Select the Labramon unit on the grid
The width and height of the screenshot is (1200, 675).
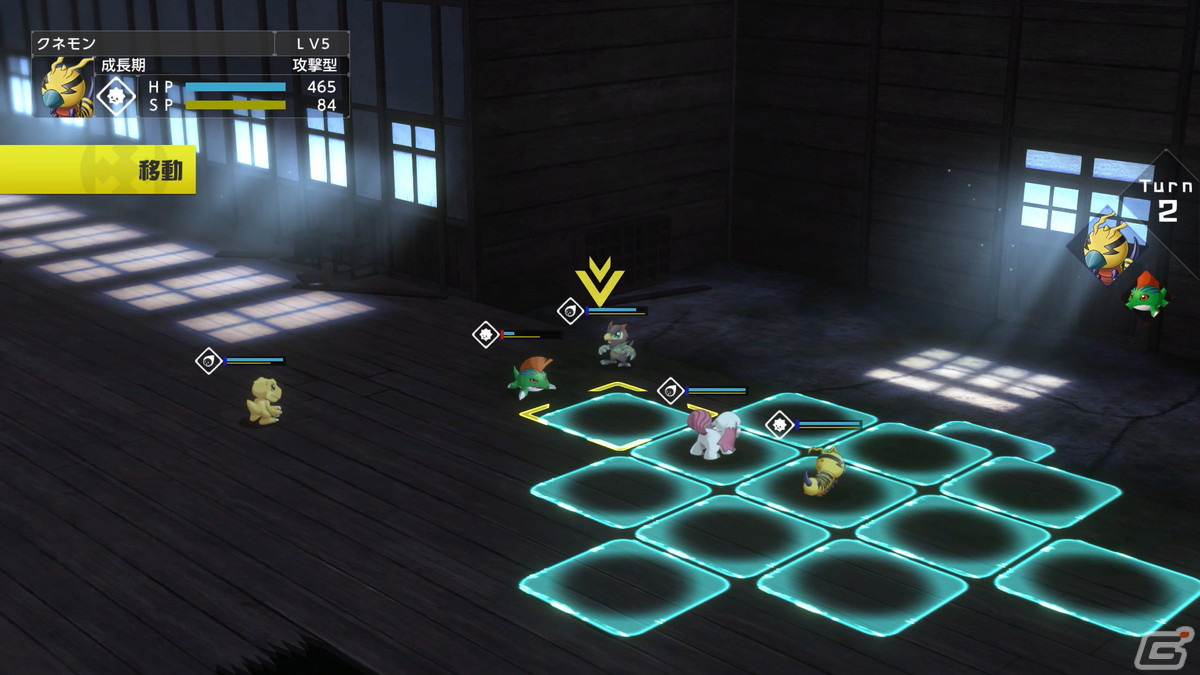point(714,433)
